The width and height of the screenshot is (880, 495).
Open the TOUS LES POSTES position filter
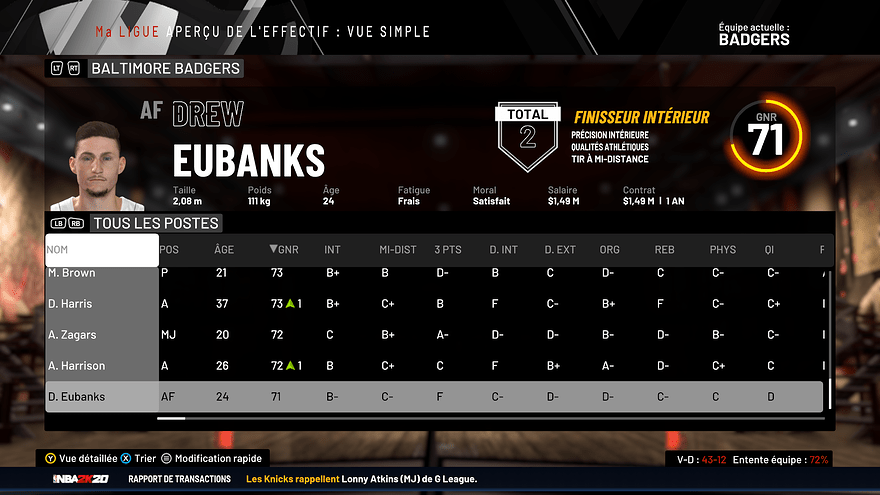(155, 223)
